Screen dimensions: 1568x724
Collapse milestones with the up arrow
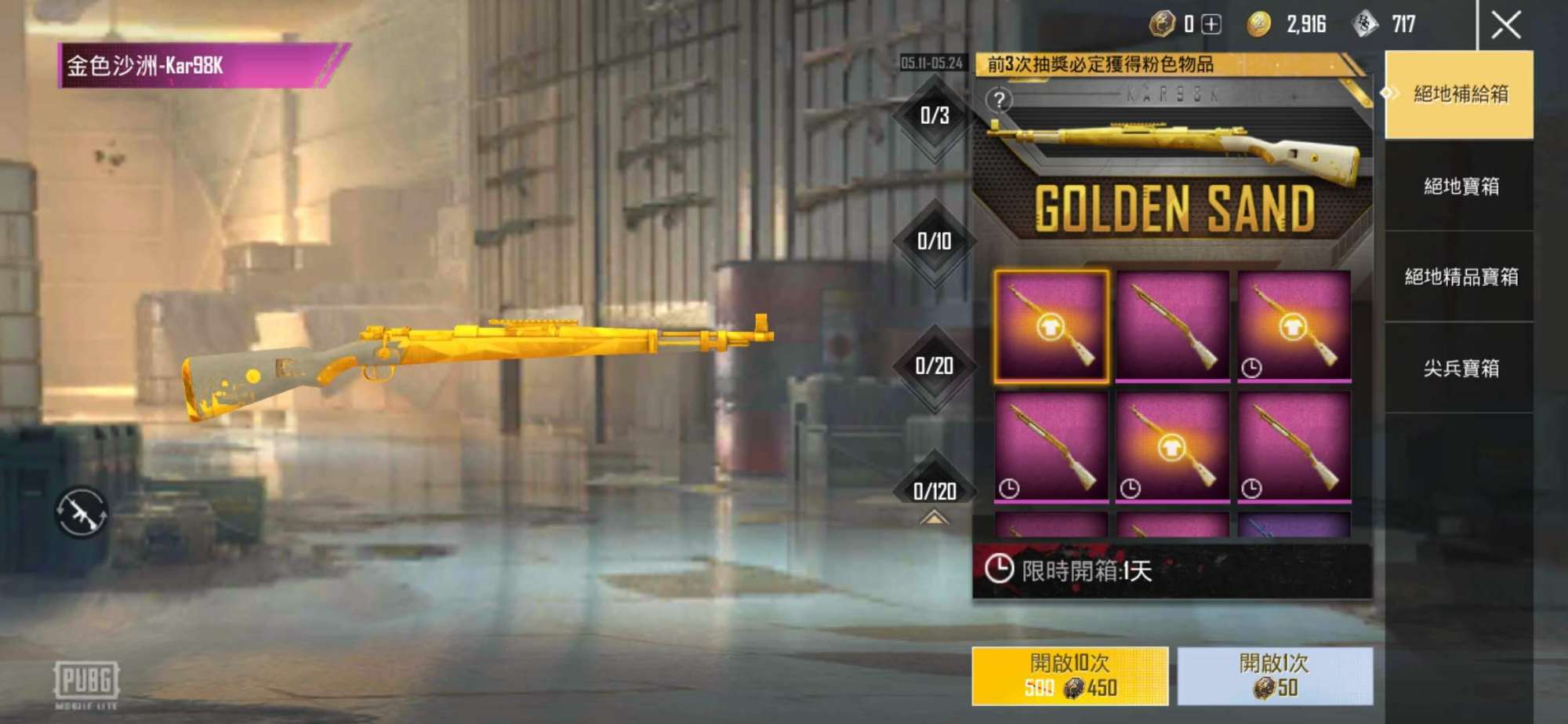[934, 518]
